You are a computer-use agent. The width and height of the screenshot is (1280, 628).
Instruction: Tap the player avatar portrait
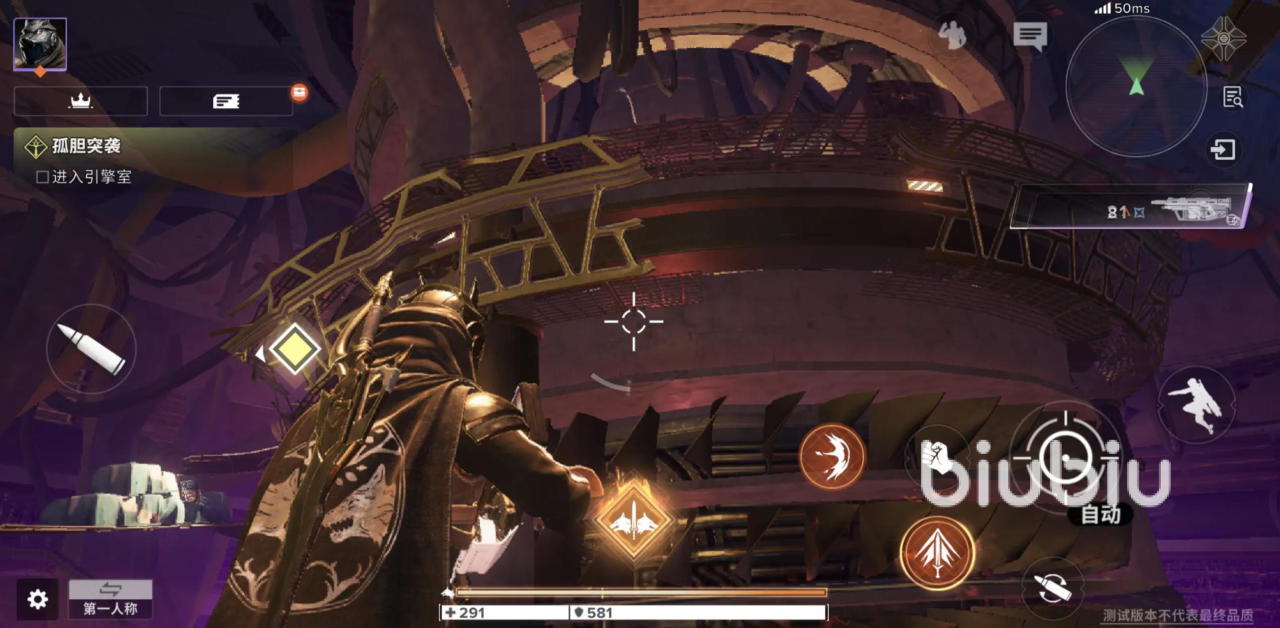pos(40,44)
